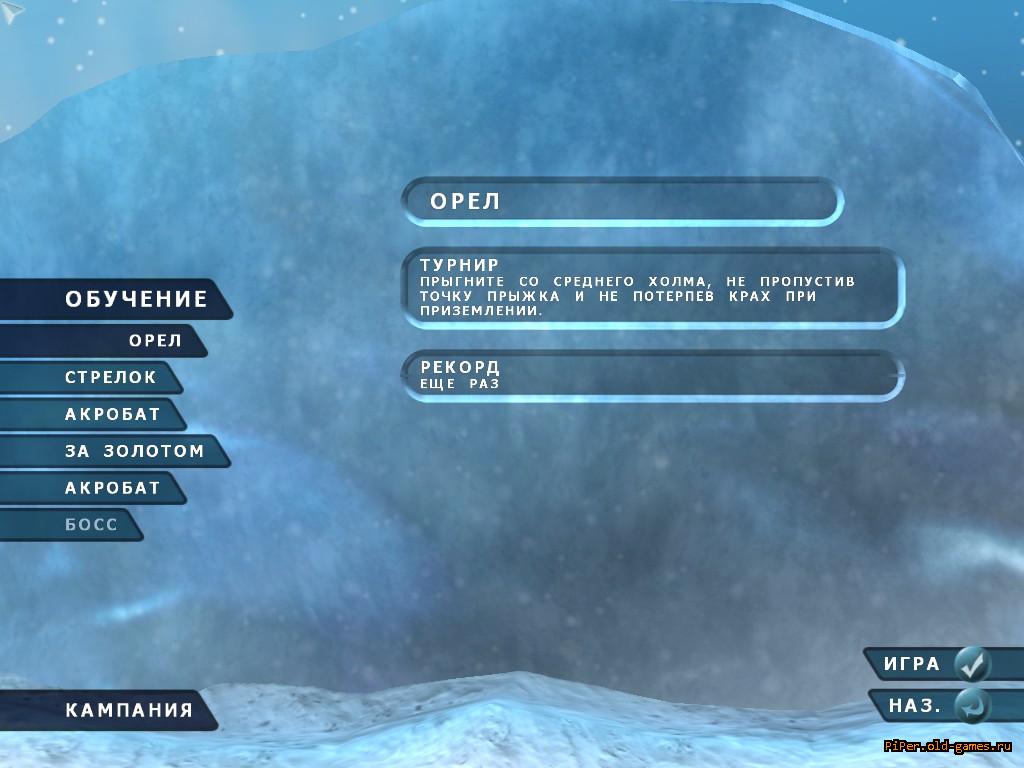This screenshot has width=1024, height=768.
Task: Select the ОРЕЛ challenge entry
Action: tap(155, 341)
